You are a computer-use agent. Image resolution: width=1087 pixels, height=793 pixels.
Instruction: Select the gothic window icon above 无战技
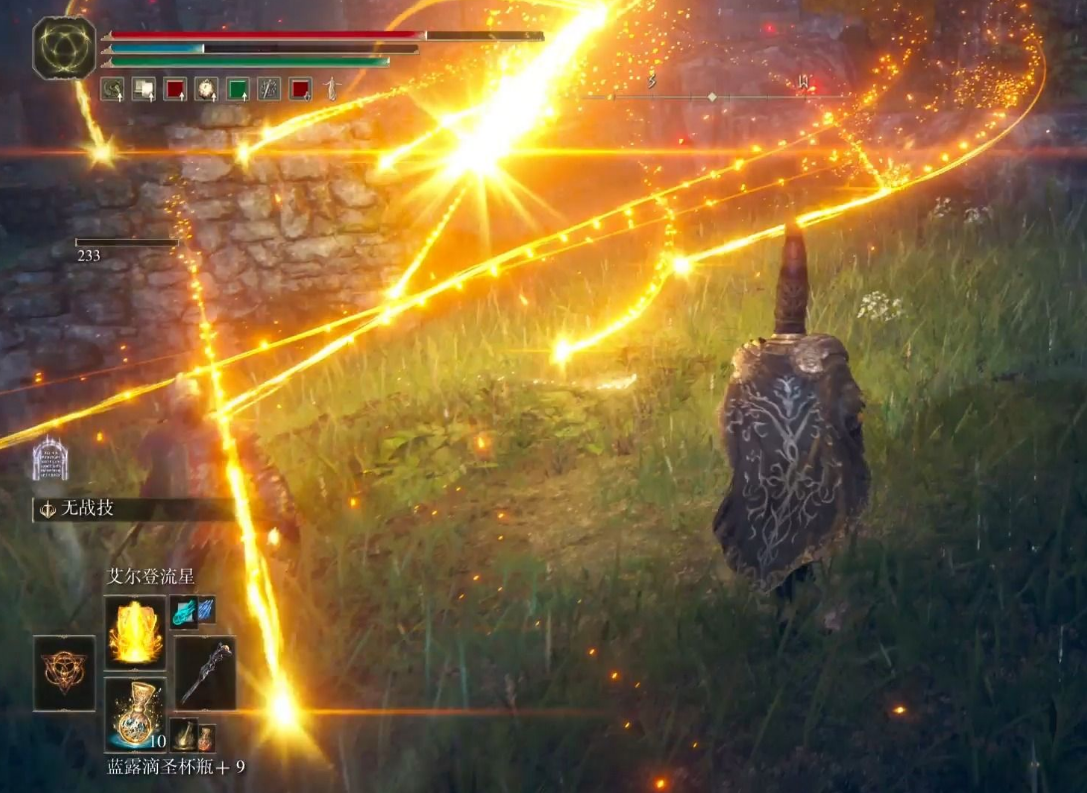coord(50,460)
